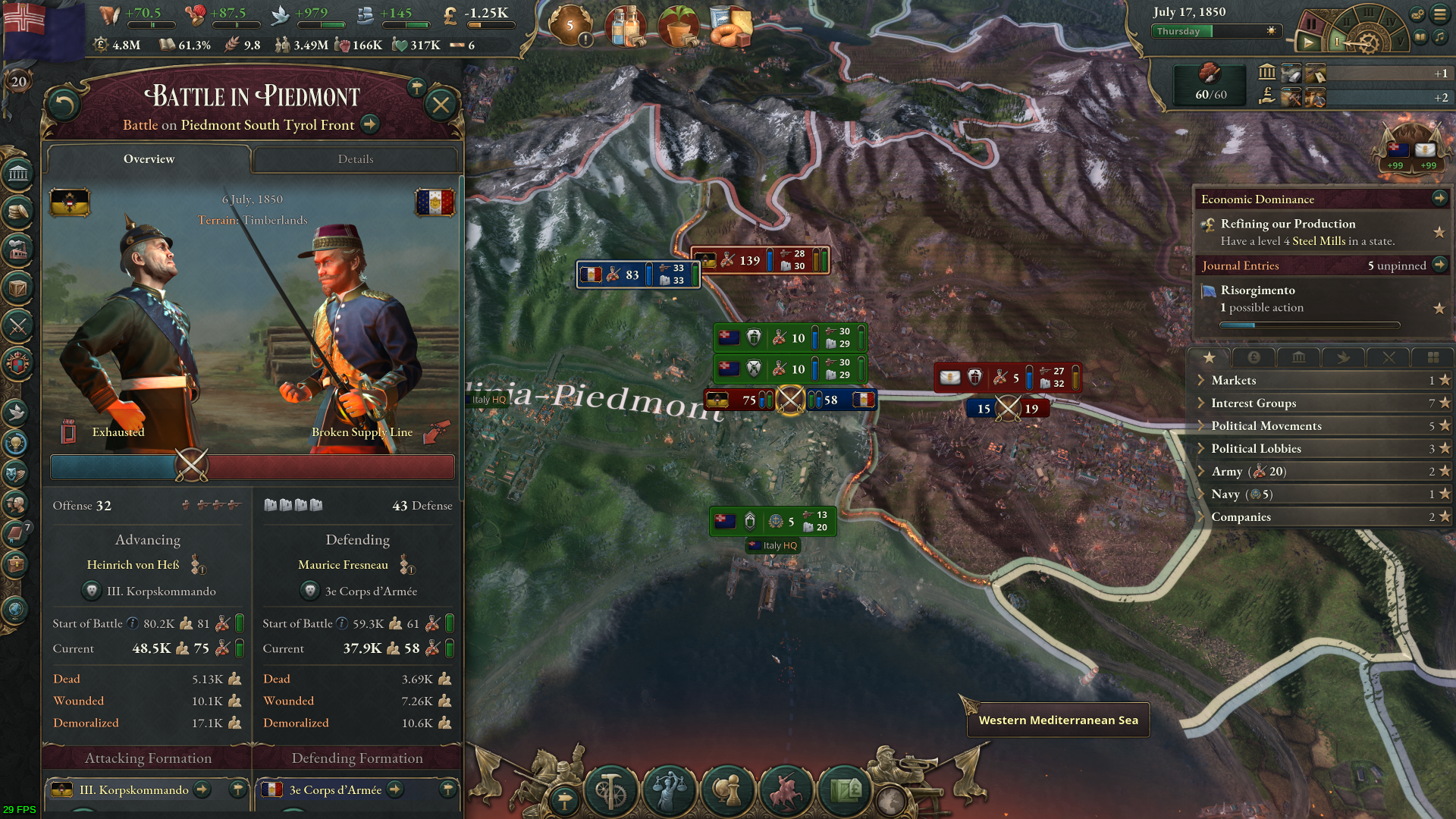Expand the Political Movements section
The height and width of the screenshot is (819, 1456).
pyautogui.click(x=1266, y=426)
